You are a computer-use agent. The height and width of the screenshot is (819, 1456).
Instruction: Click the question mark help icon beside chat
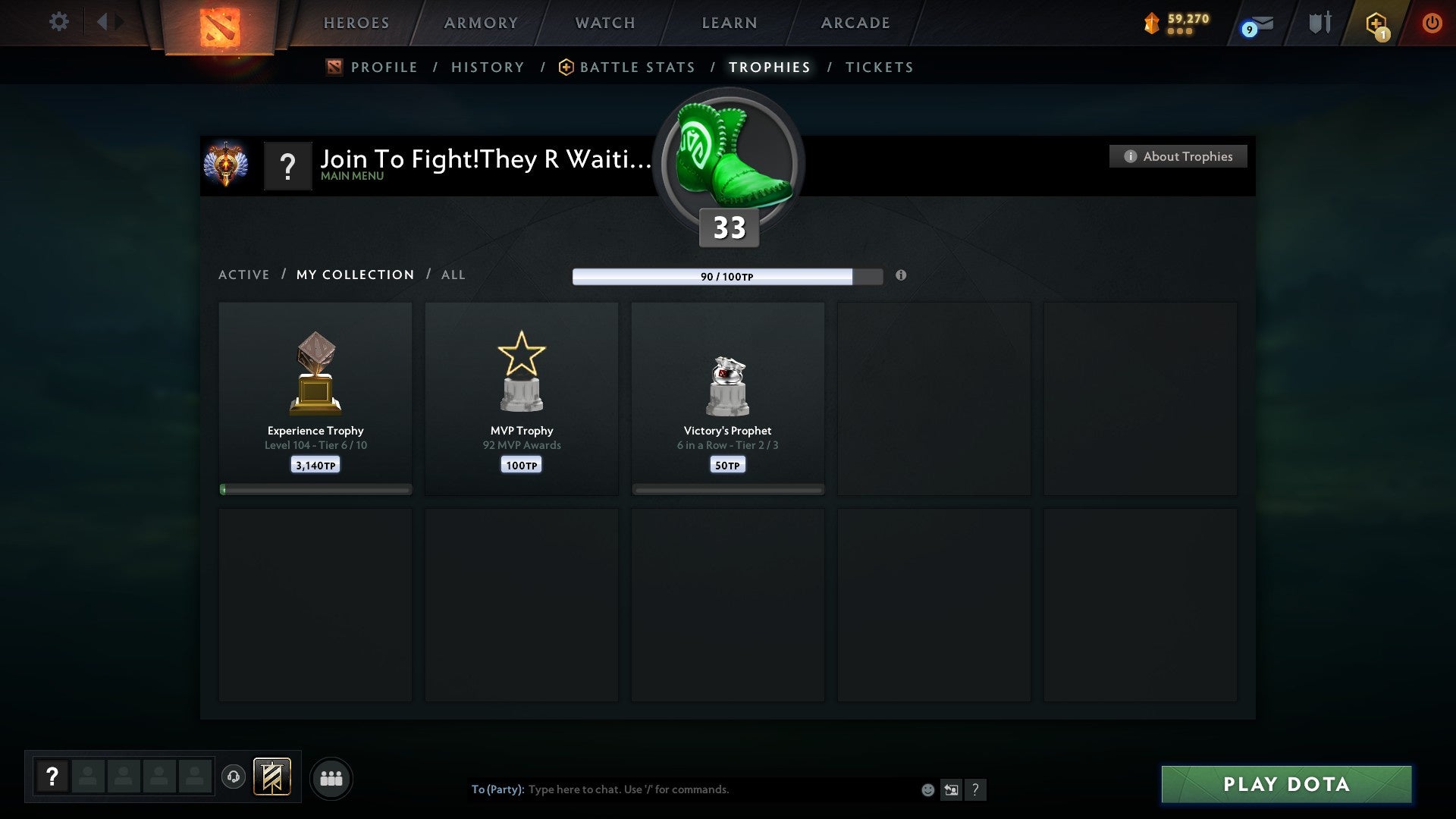[976, 789]
